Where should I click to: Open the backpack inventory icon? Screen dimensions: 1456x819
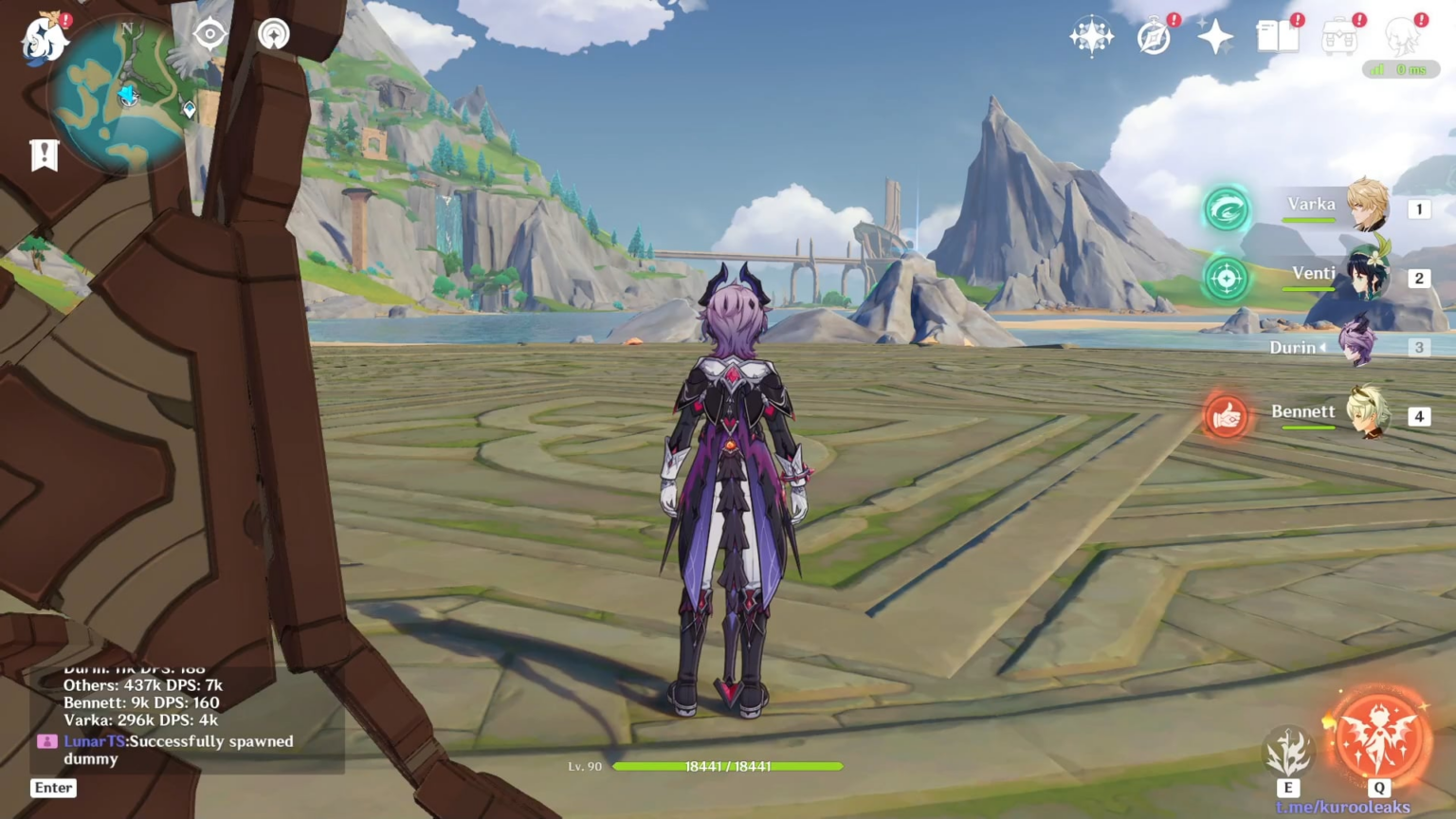1339,38
